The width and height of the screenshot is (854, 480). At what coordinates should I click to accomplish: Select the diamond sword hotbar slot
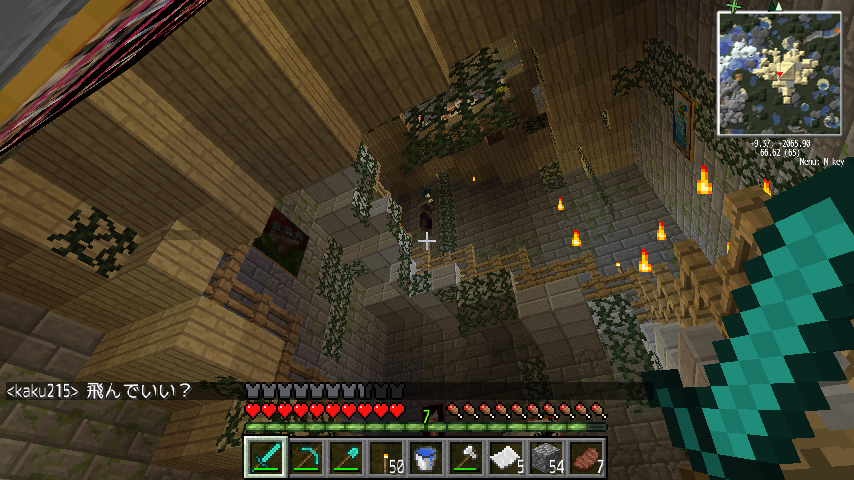point(266,458)
